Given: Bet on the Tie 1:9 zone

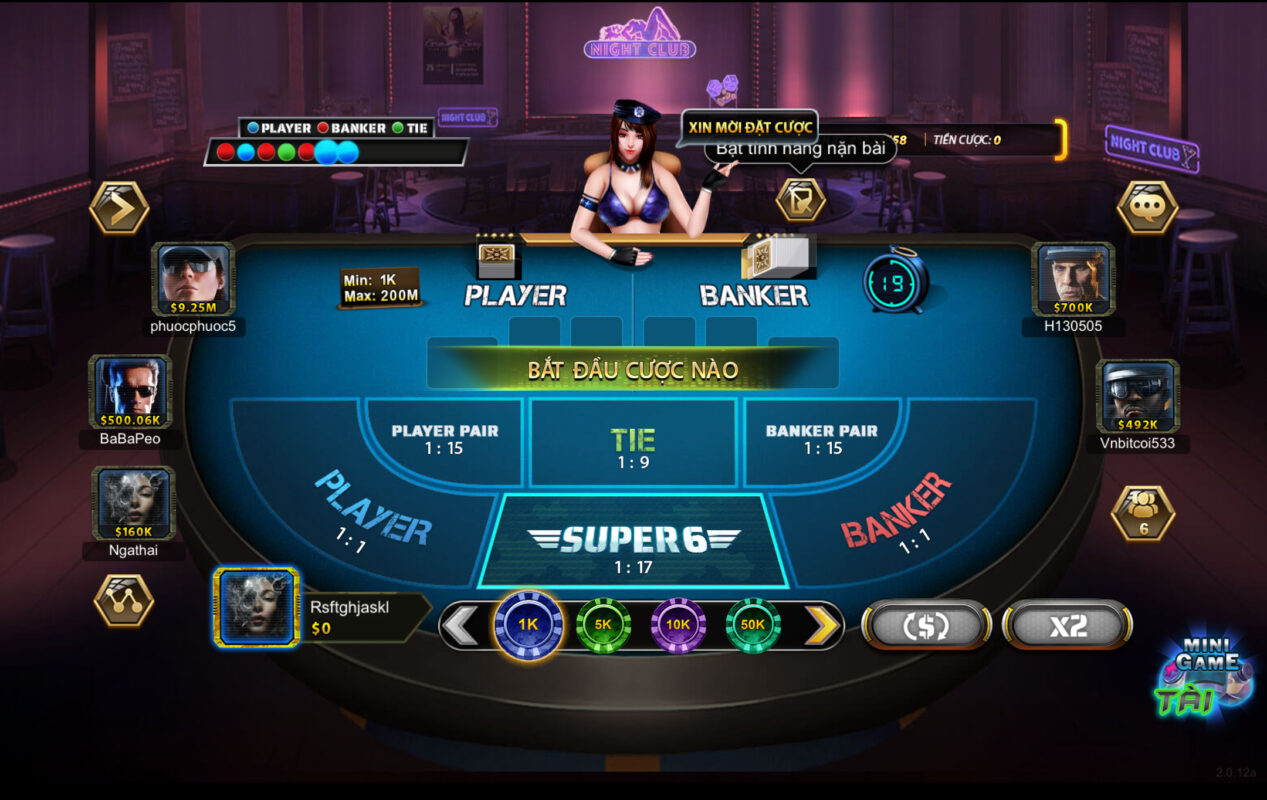Looking at the screenshot, I should (633, 445).
